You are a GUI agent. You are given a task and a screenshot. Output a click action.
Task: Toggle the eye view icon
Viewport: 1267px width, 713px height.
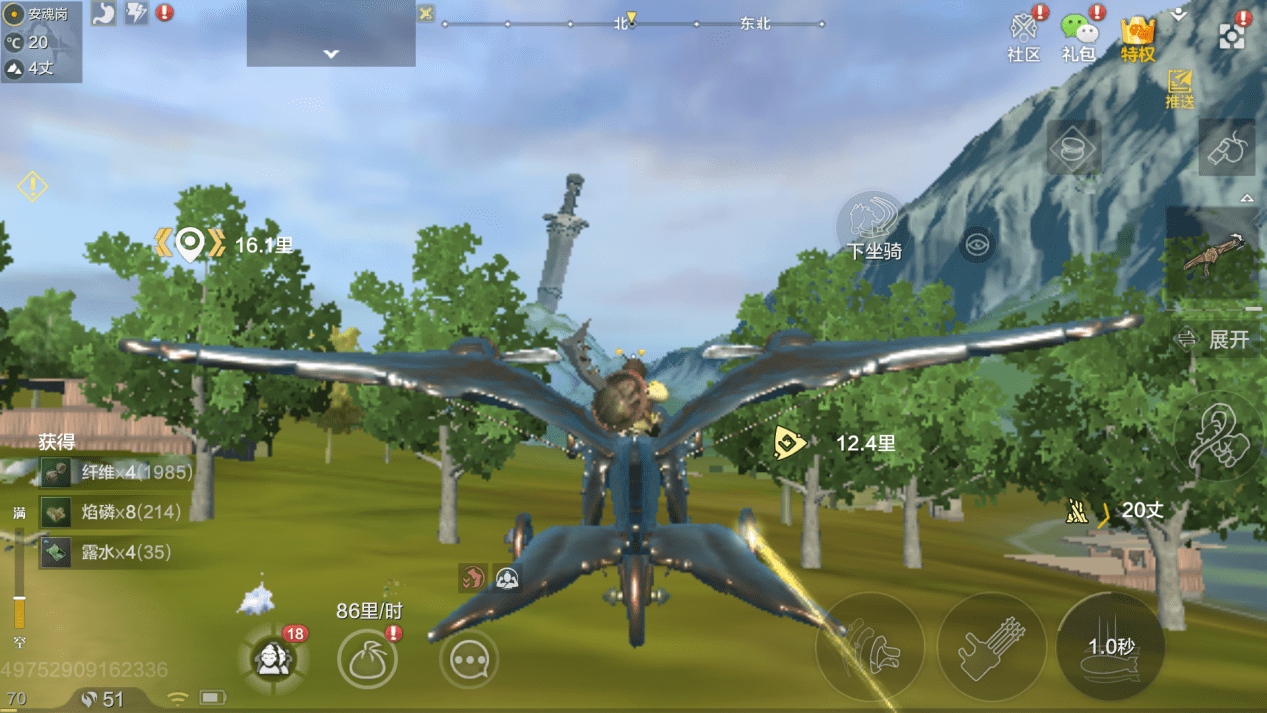point(978,244)
